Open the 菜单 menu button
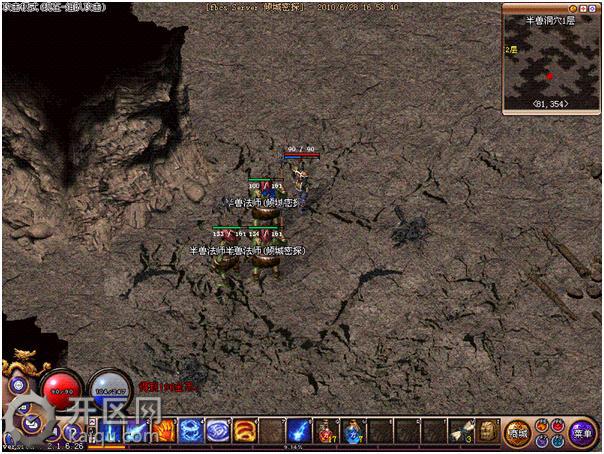604x454 pixels. 582,433
